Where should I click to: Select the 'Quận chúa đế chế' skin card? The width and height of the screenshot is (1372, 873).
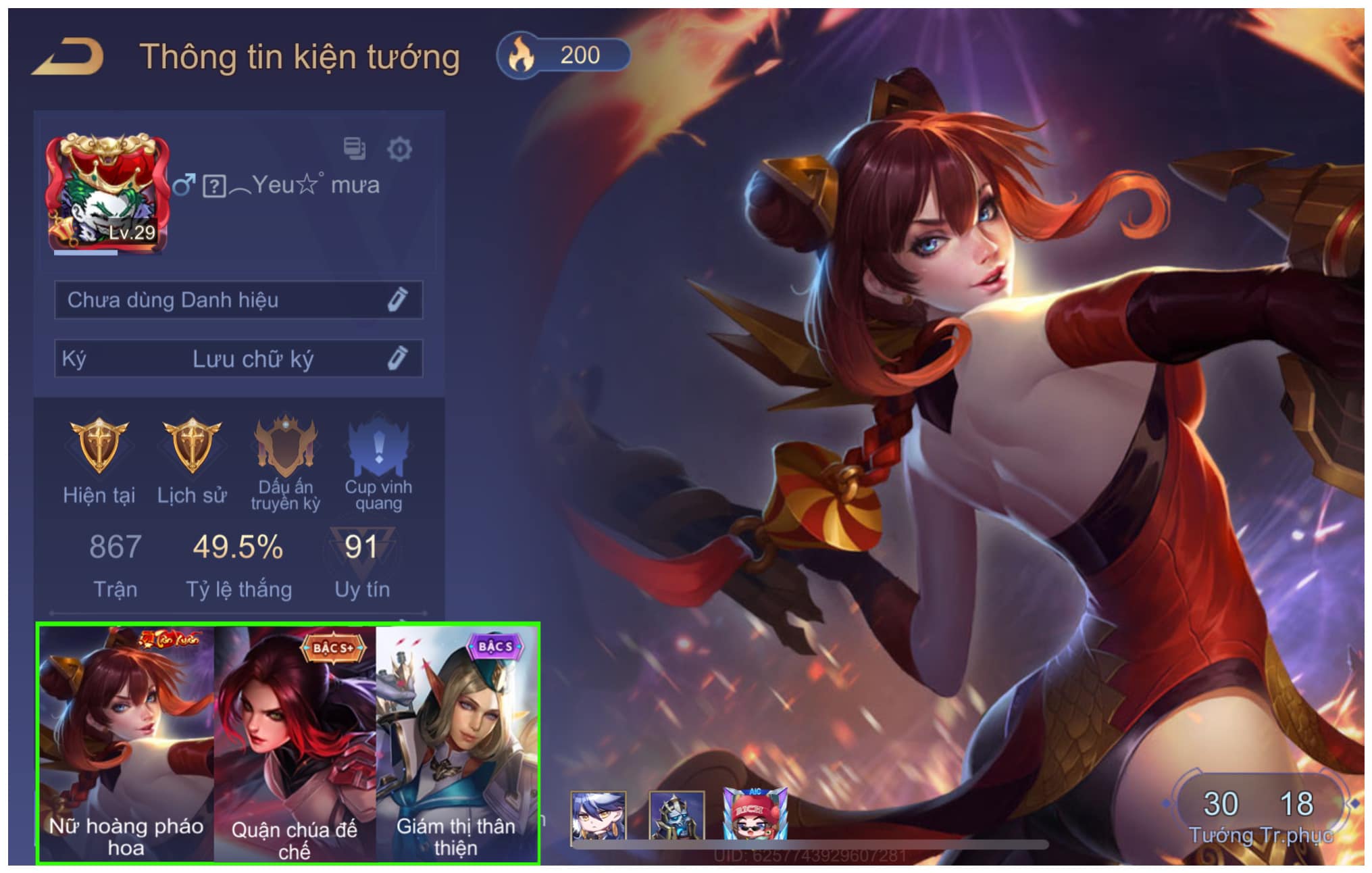point(295,743)
